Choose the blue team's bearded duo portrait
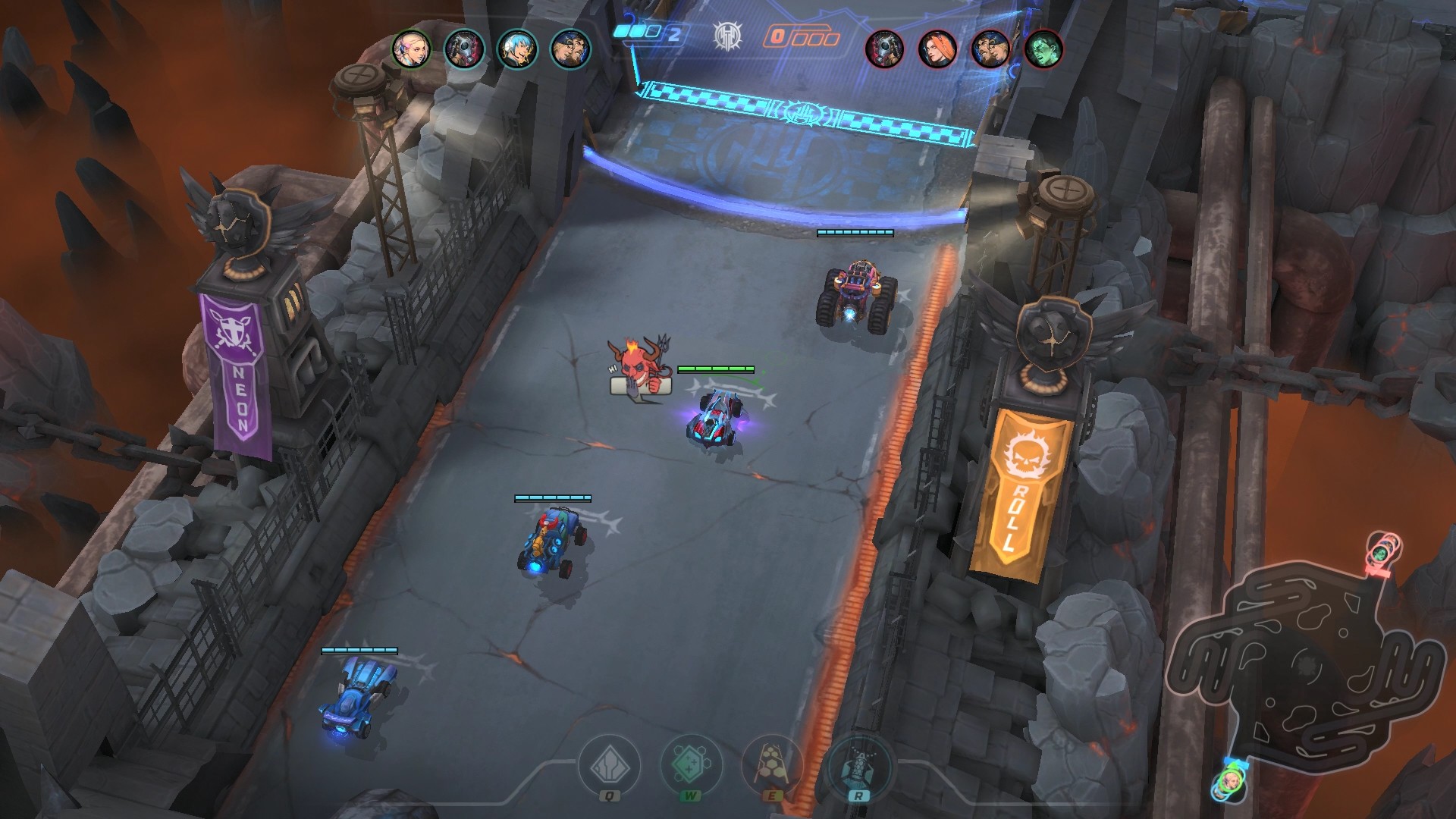This screenshot has width=1456, height=819. (570, 49)
